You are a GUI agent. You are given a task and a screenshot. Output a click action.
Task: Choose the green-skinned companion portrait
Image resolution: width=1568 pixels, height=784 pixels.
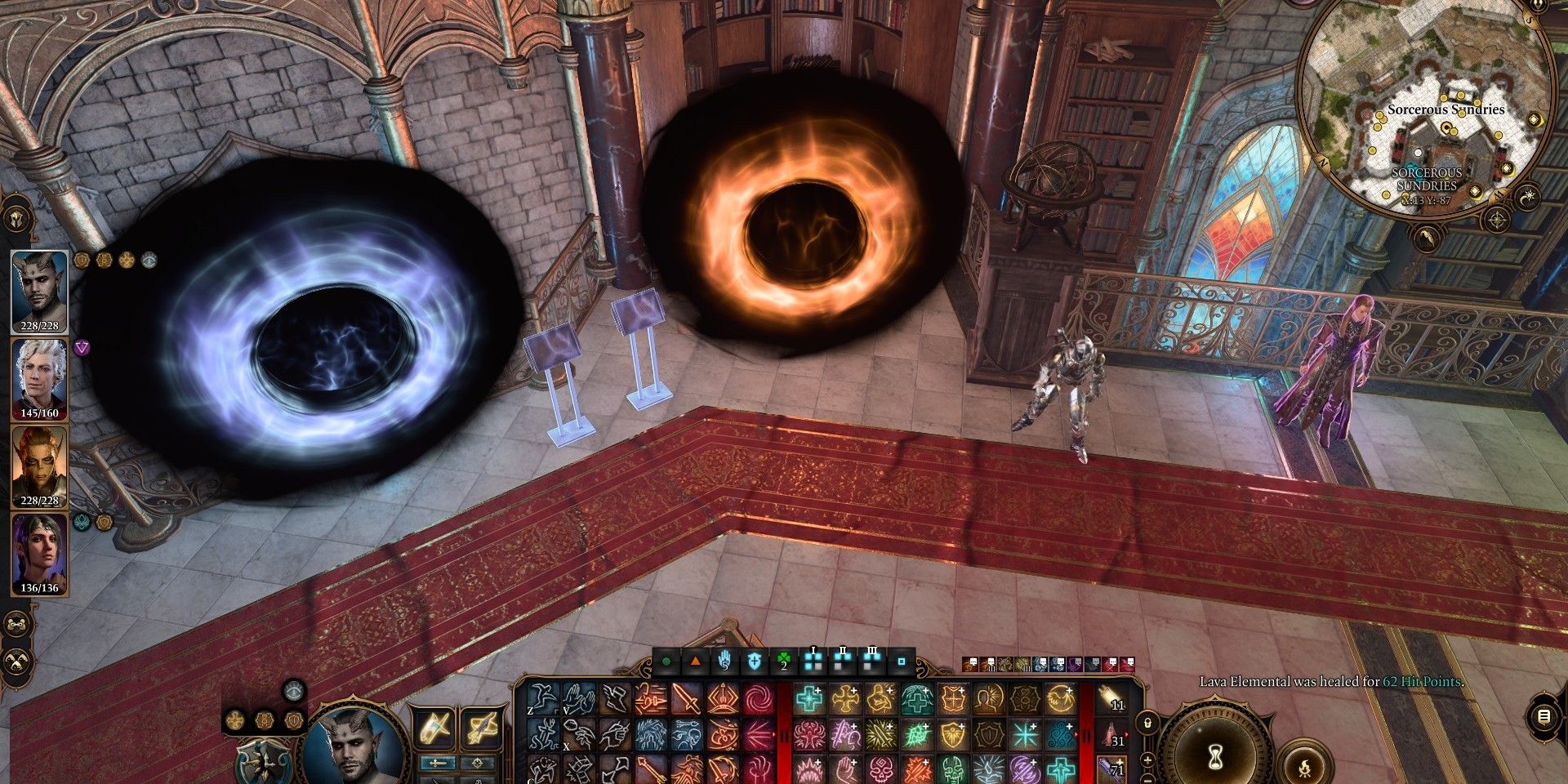39,466
